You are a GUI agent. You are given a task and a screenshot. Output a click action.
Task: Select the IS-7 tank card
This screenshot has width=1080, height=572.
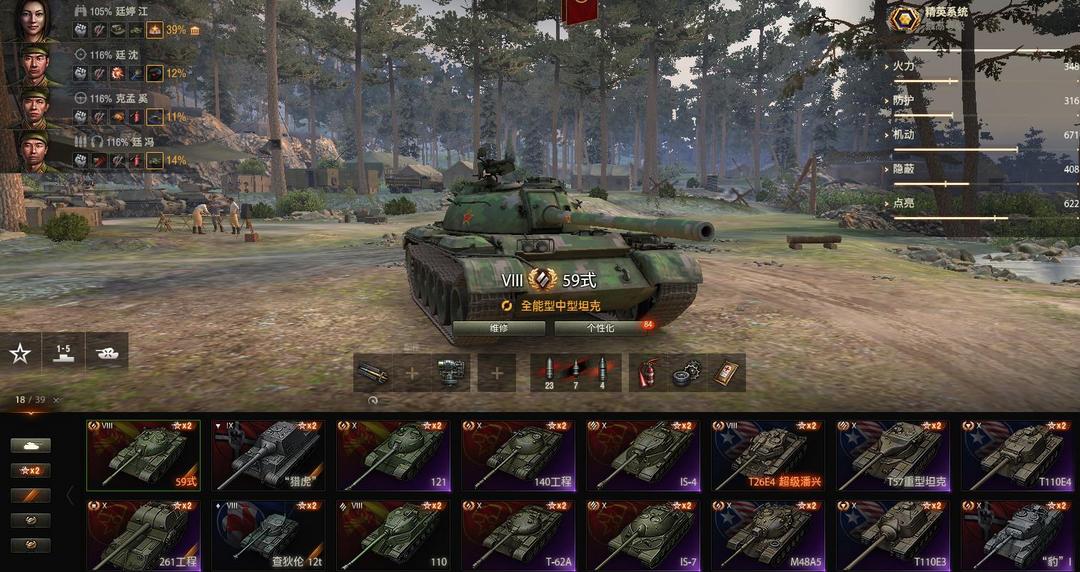pyautogui.click(x=643, y=535)
